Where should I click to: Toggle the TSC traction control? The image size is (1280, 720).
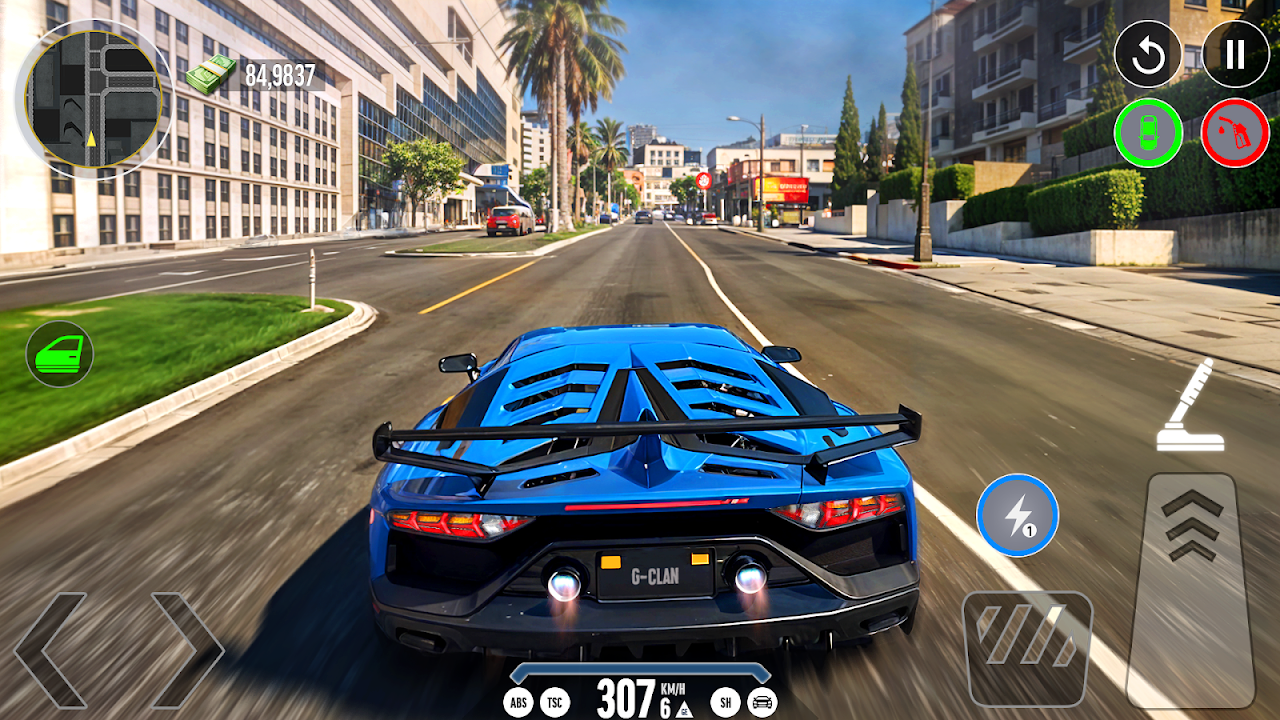[555, 703]
